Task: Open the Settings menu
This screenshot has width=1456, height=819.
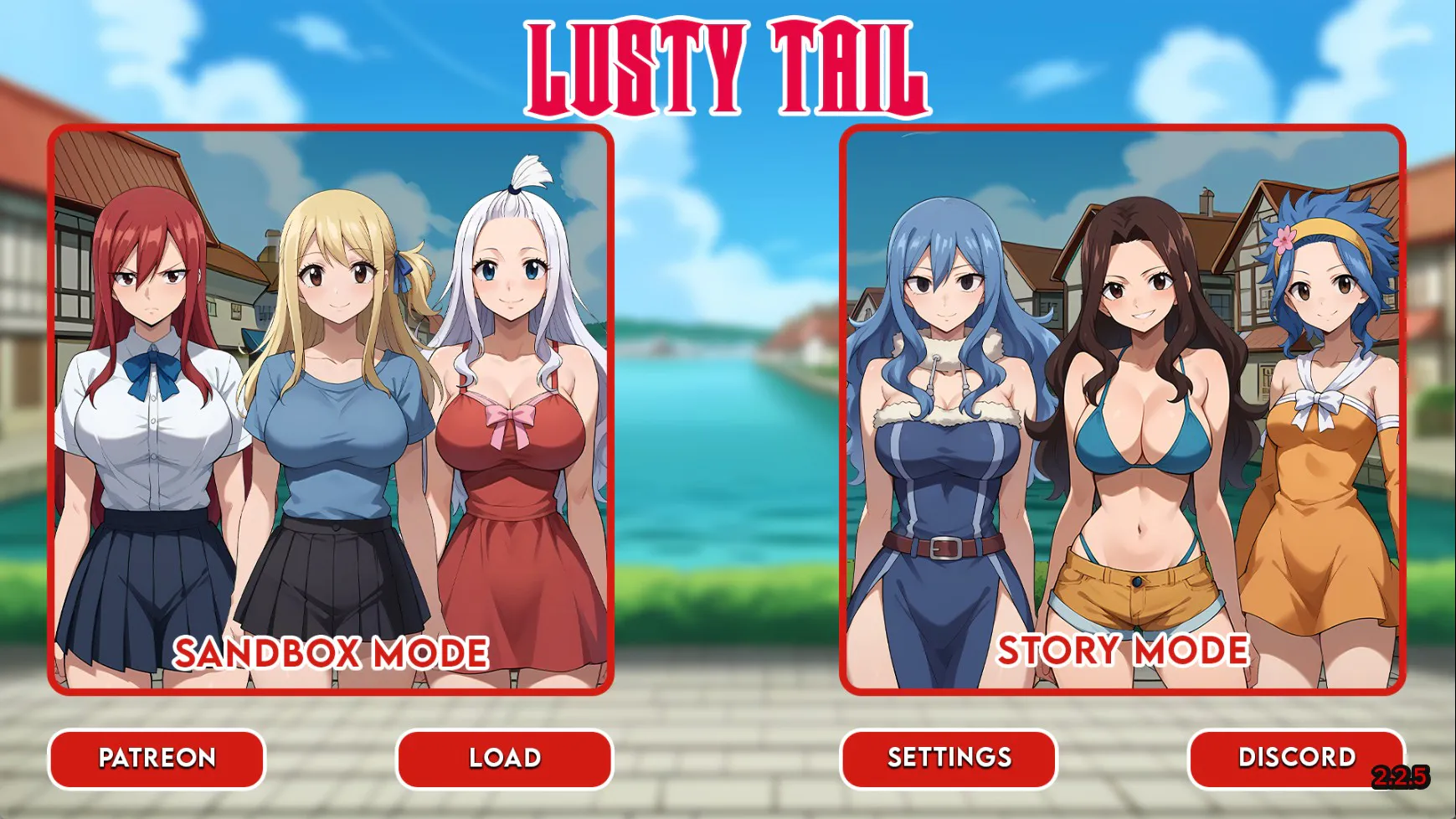Action: click(946, 759)
